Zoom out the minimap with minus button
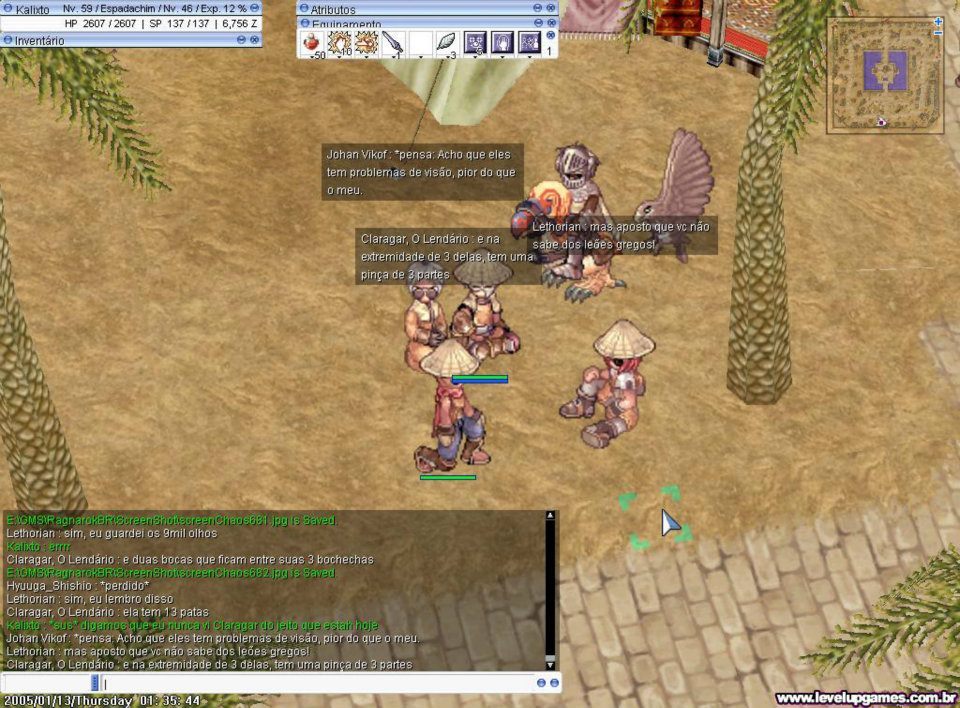The width and height of the screenshot is (960, 708). (938, 34)
